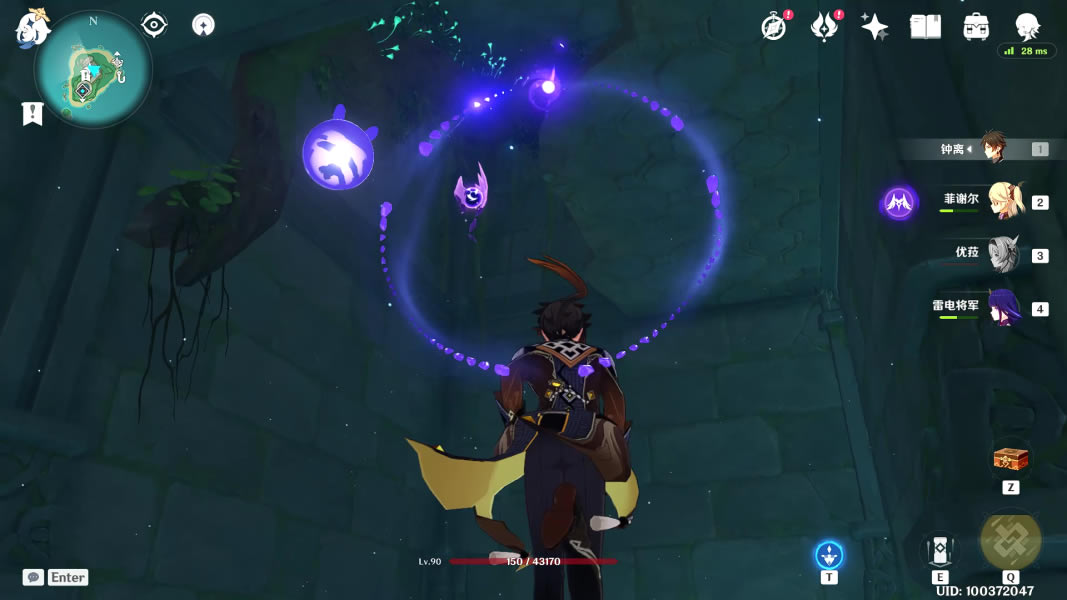Open the Adventurer Handbook book icon
The image size is (1067, 600).
[925, 27]
